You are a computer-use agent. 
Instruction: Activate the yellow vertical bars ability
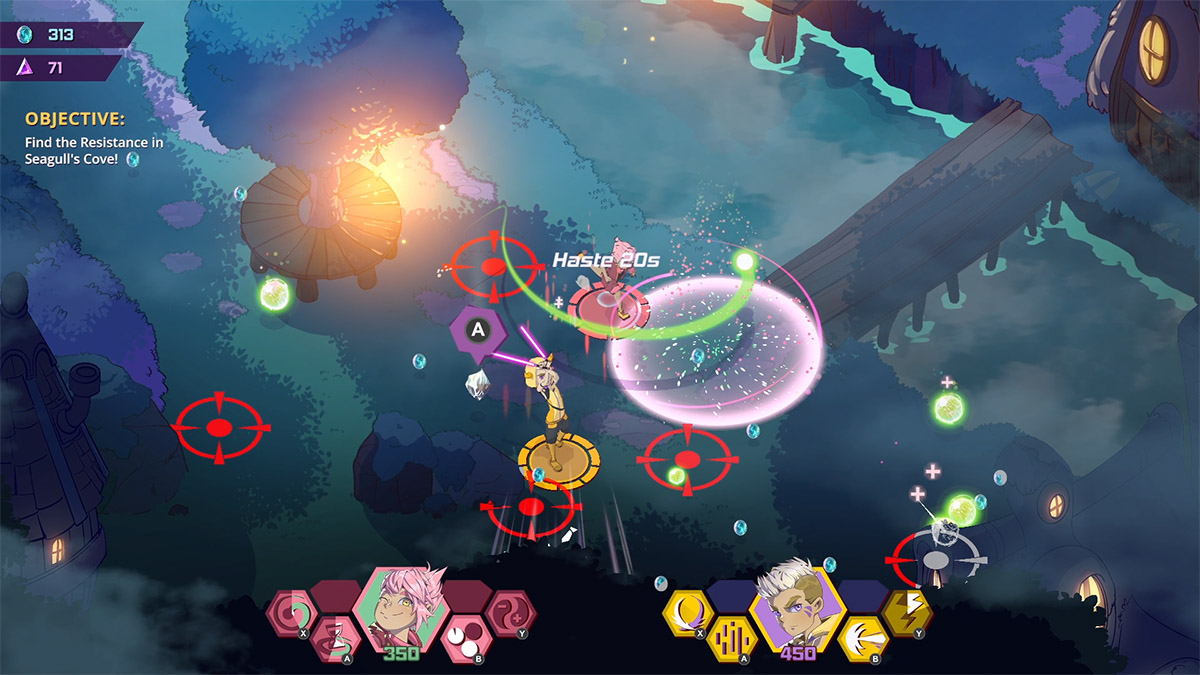(x=732, y=640)
